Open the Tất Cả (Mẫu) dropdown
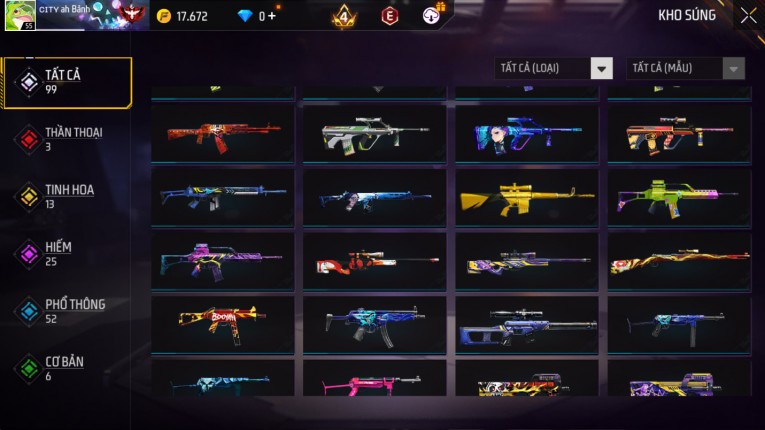The image size is (765, 430). pyautogui.click(x=685, y=68)
